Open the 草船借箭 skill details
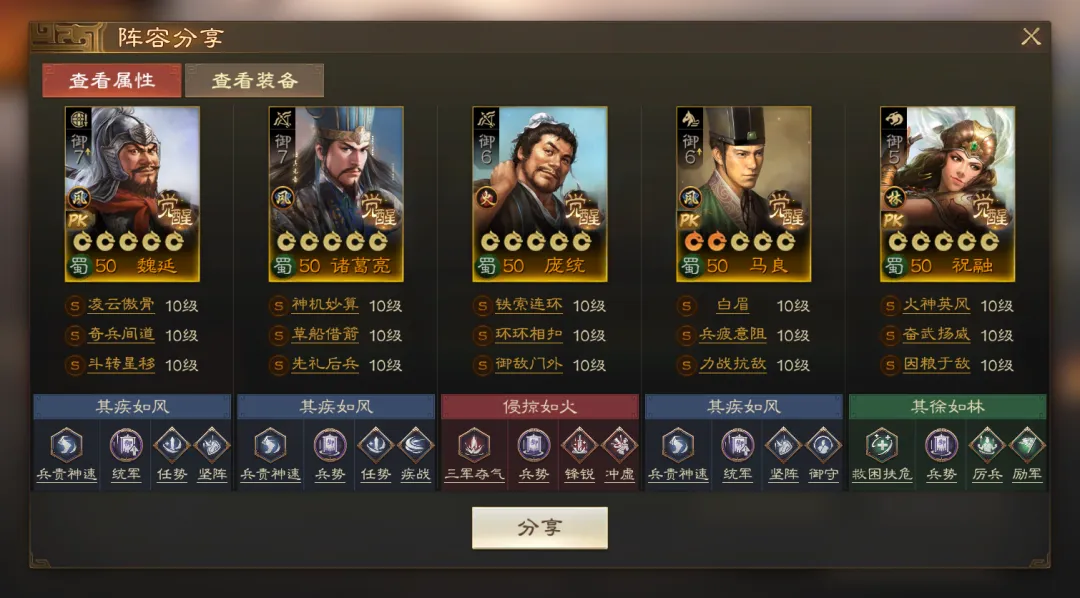The image size is (1080, 598). [x=325, y=335]
